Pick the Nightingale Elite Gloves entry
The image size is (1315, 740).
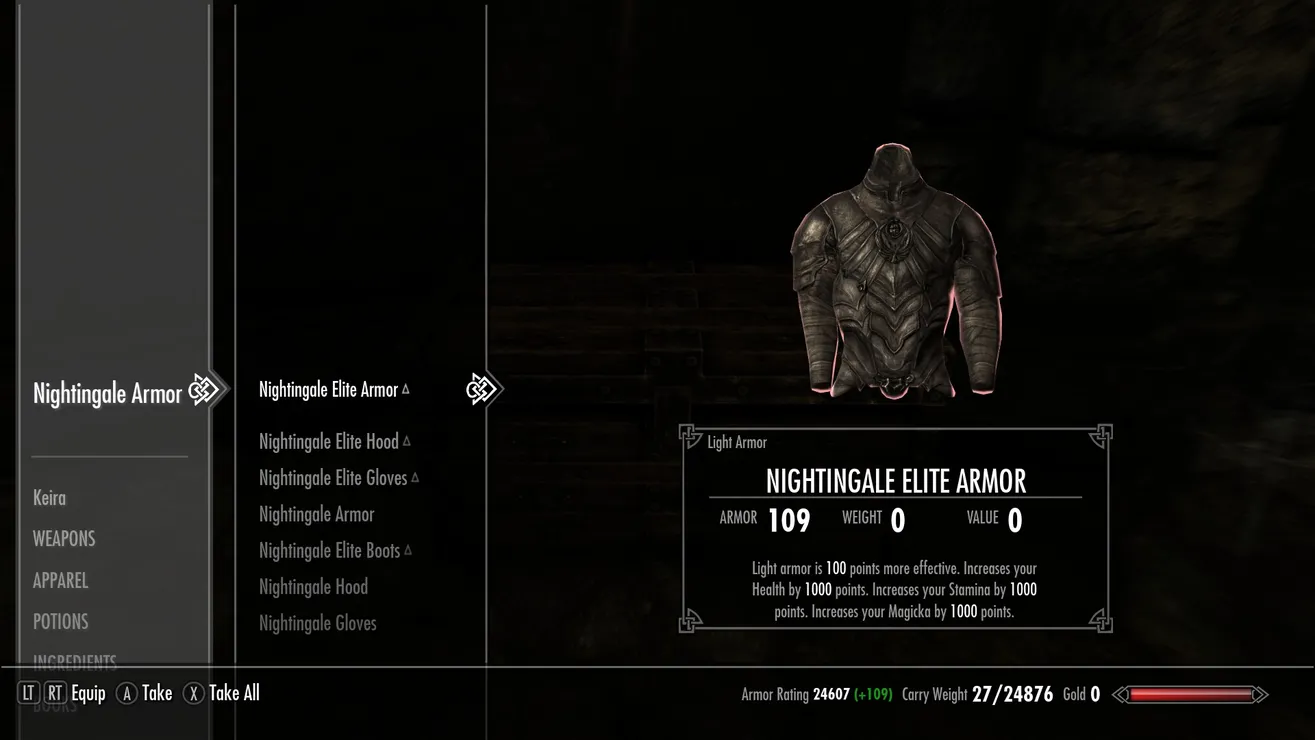point(333,478)
